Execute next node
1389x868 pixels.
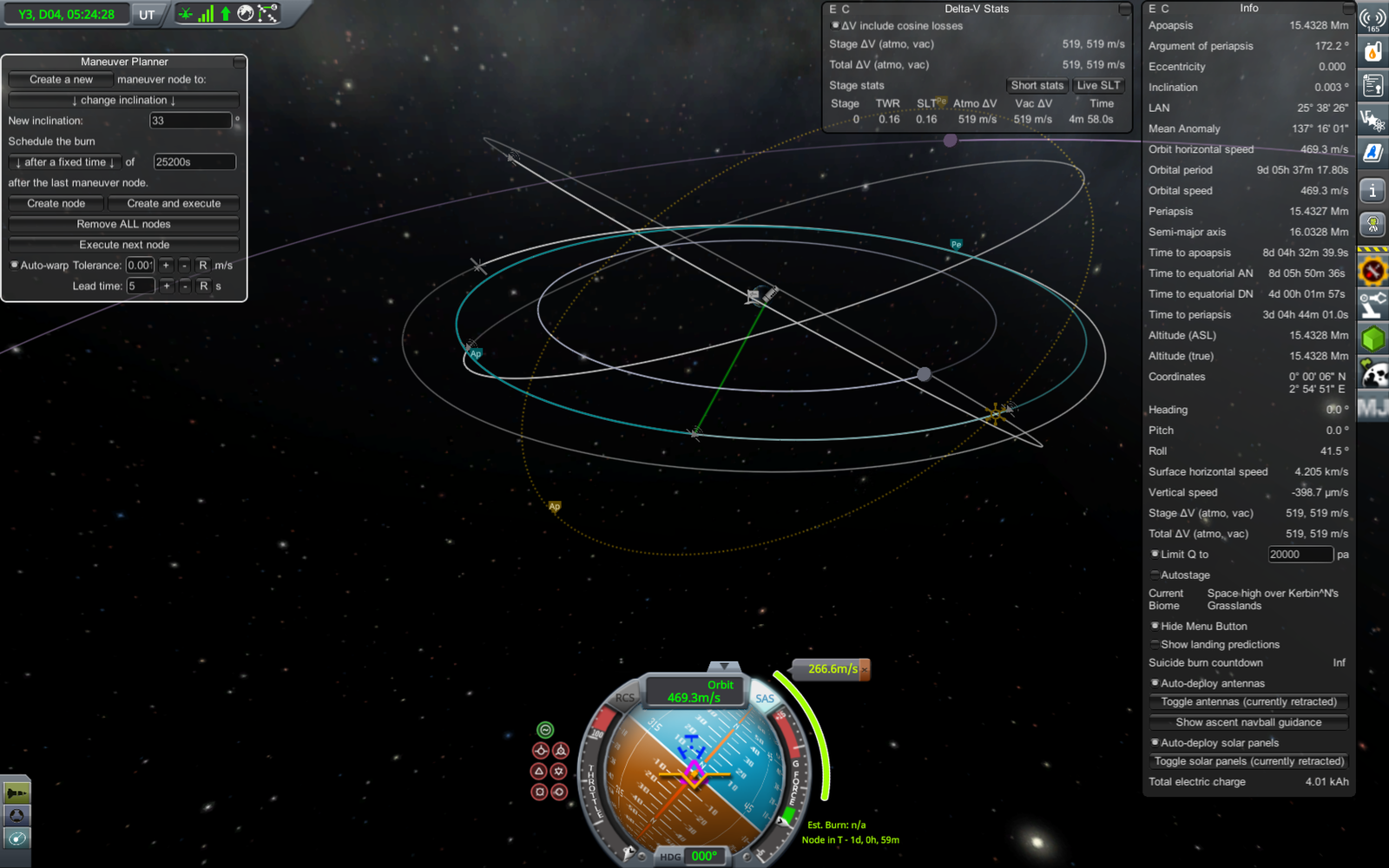[123, 245]
